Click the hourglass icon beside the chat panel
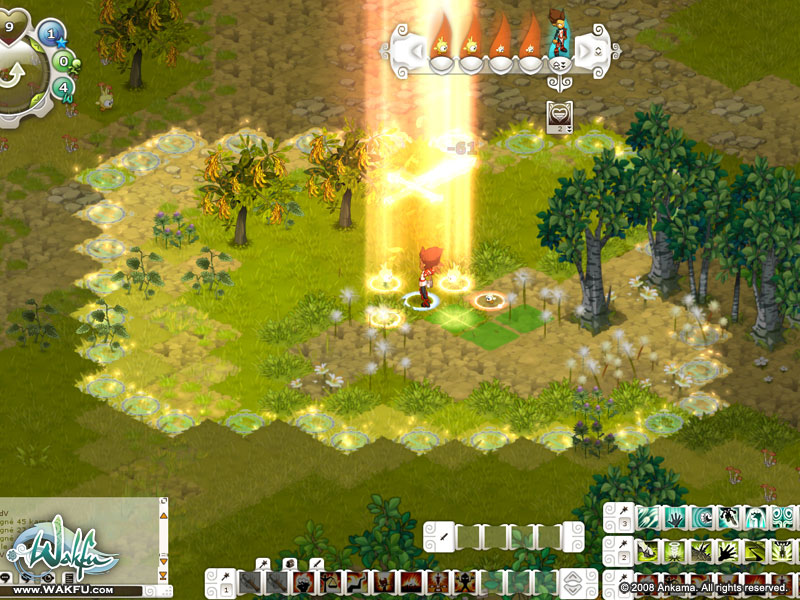The image size is (800, 600). (x=163, y=576)
